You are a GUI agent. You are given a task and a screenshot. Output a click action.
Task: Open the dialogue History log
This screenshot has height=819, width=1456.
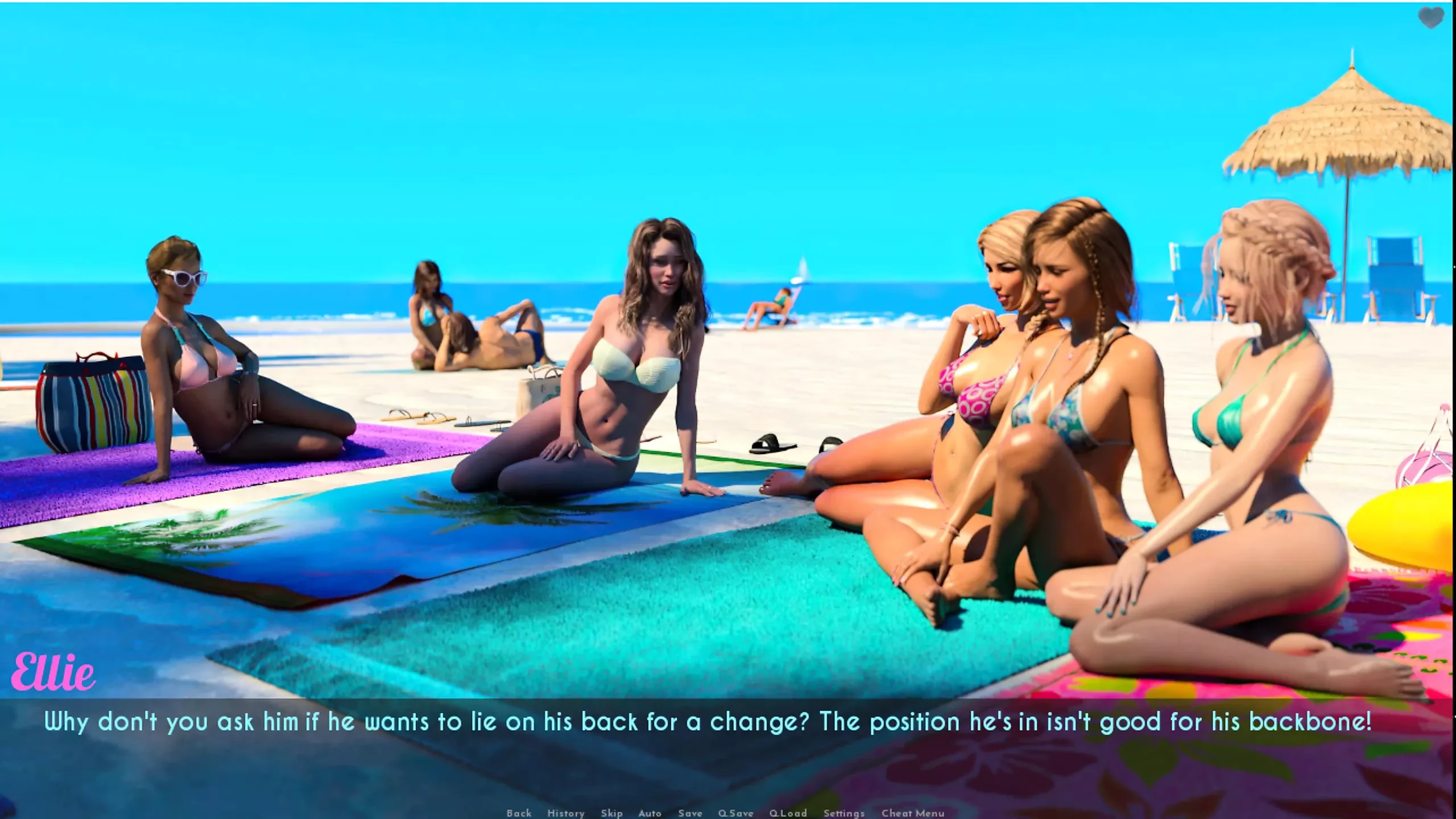point(567,813)
